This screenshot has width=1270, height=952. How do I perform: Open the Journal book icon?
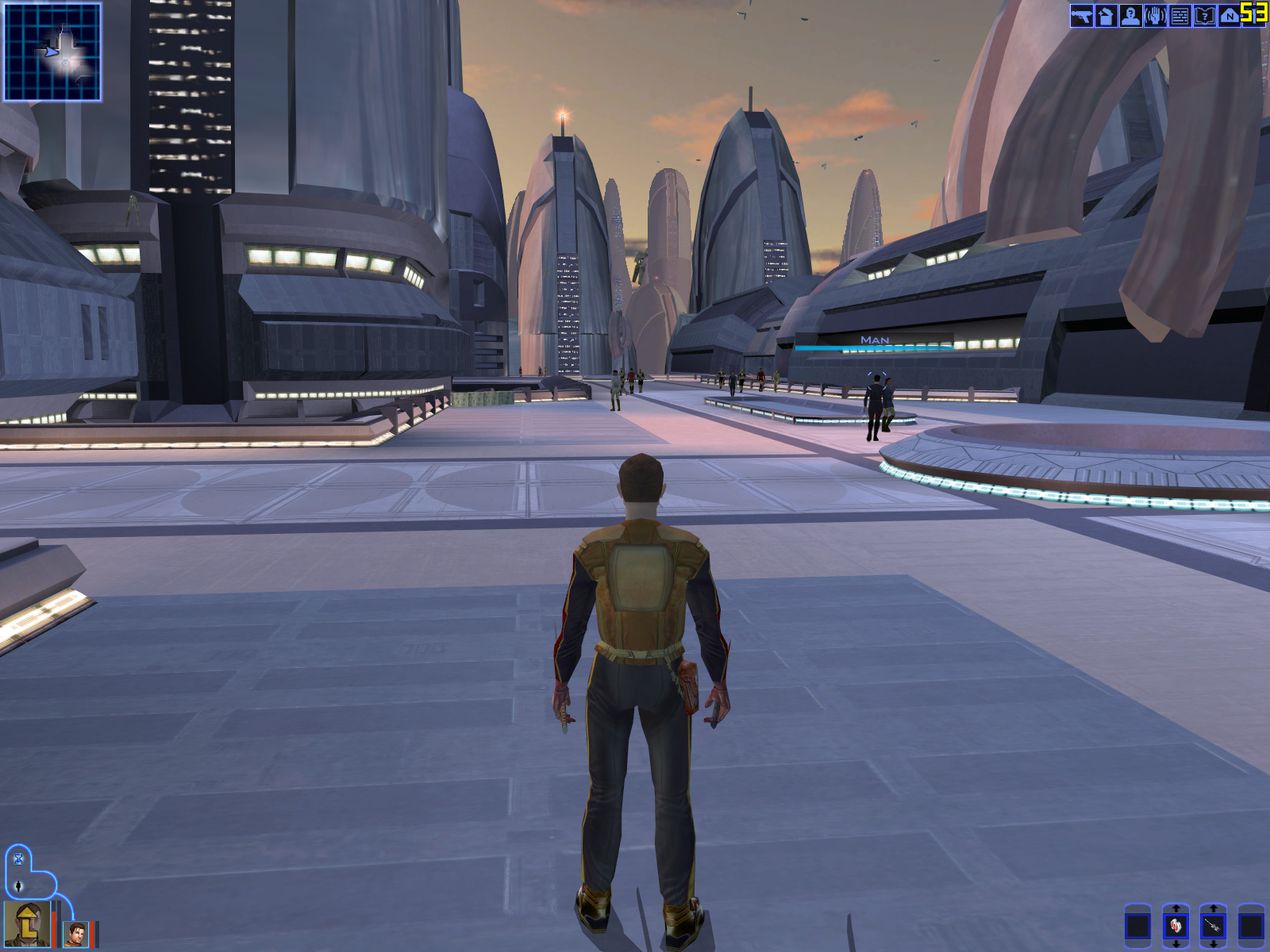pos(1204,16)
